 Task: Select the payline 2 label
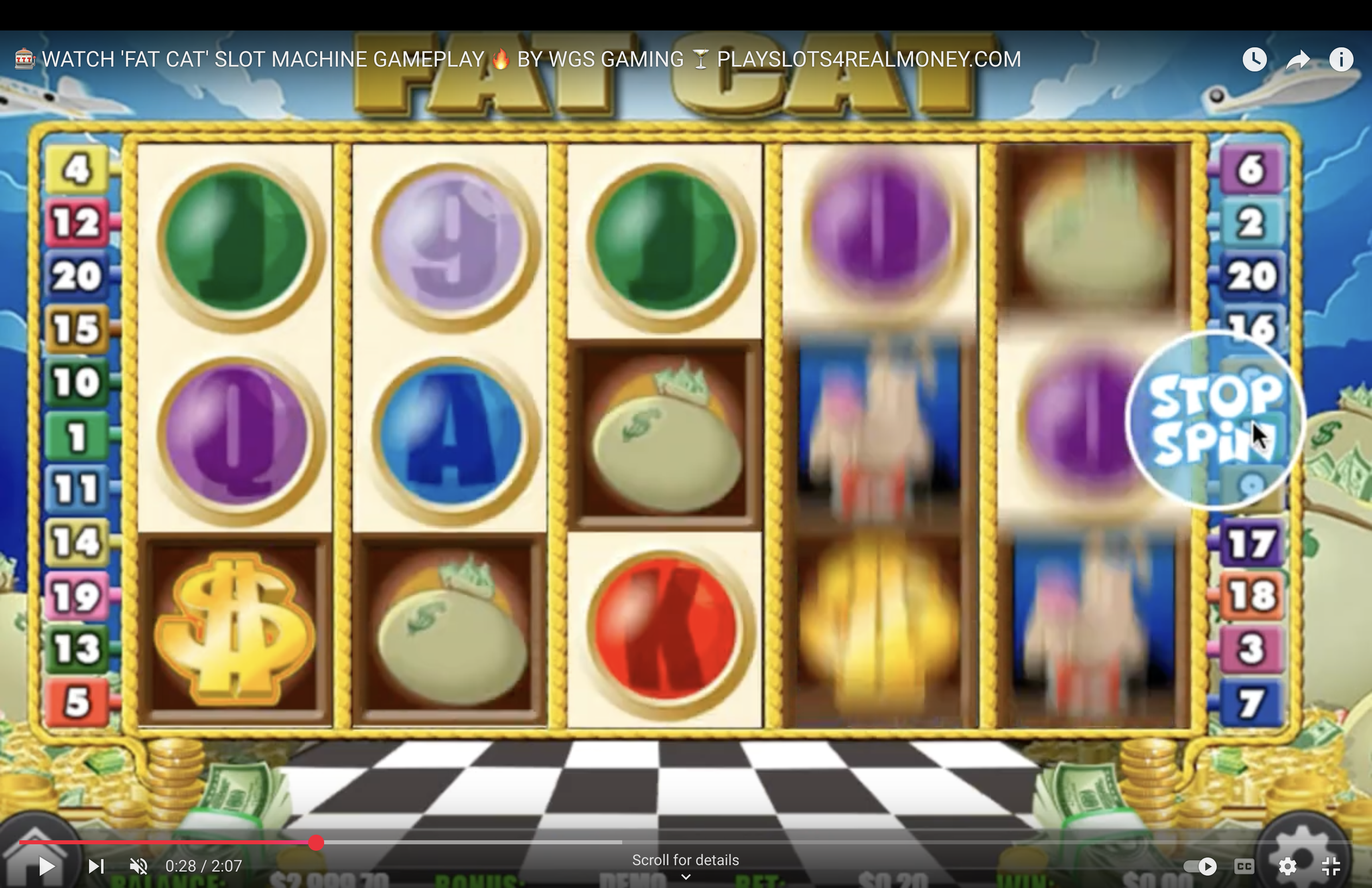(x=1250, y=223)
